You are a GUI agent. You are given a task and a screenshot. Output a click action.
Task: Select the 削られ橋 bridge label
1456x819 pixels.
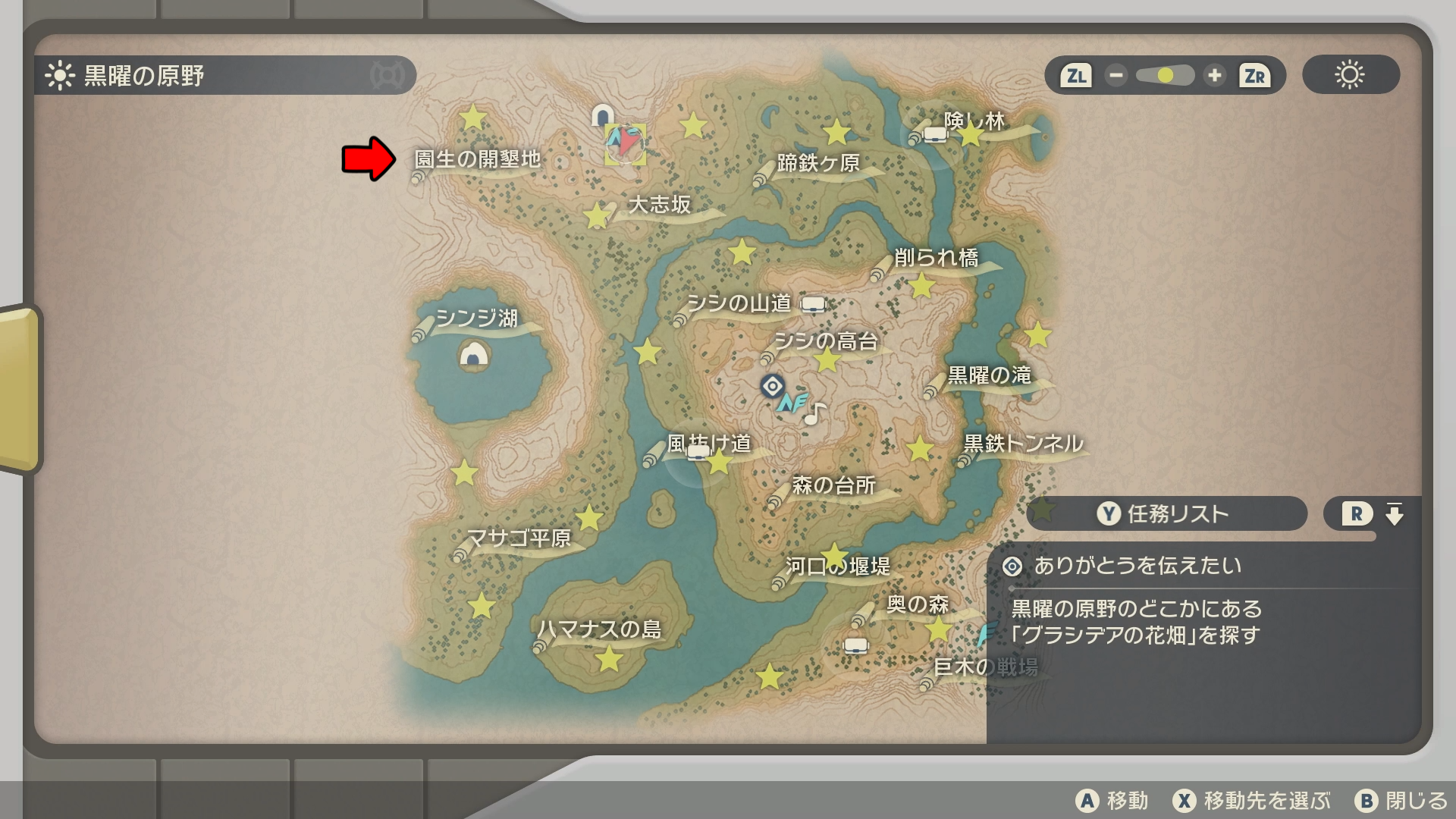coord(936,258)
